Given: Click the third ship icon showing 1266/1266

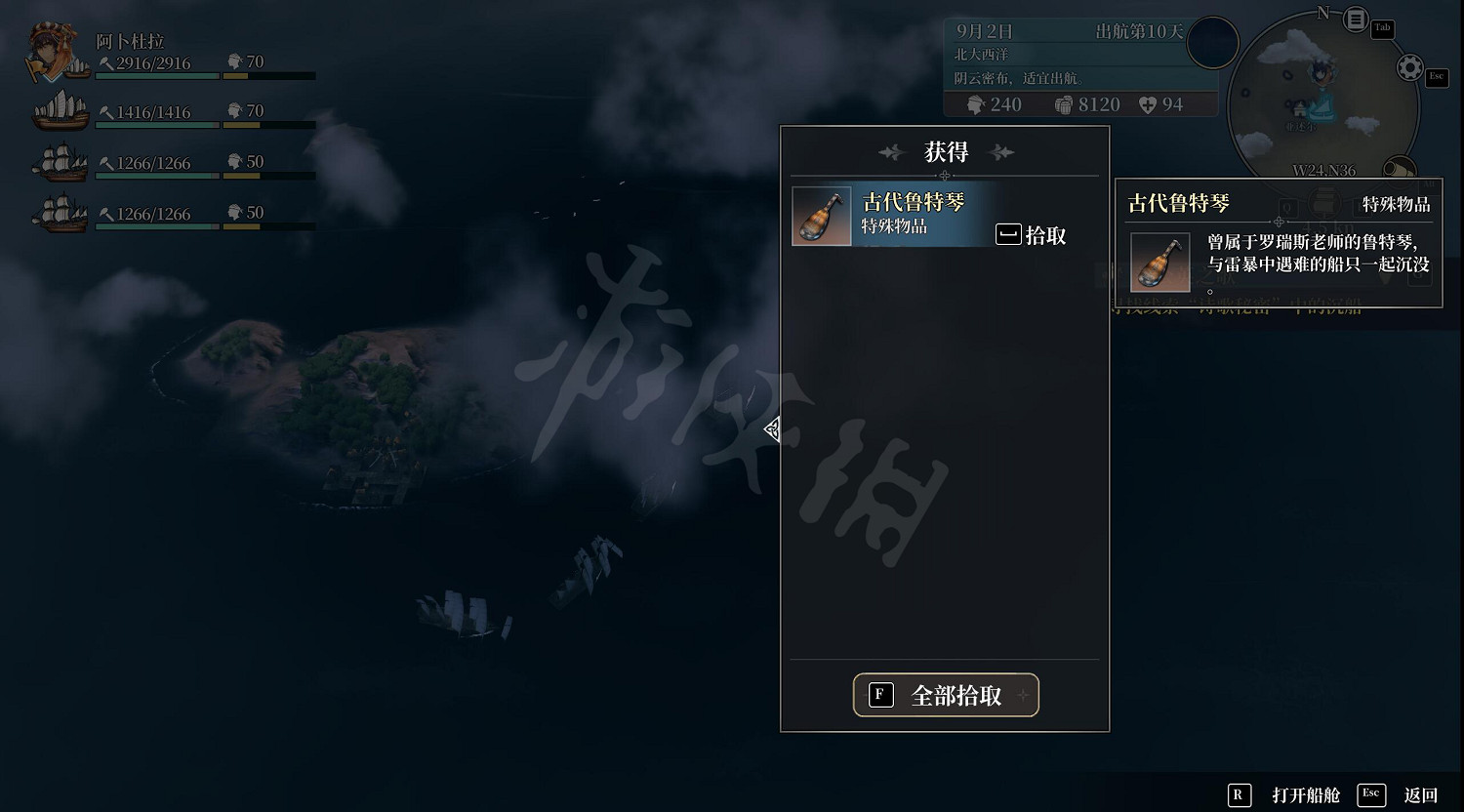Looking at the screenshot, I should (x=59, y=162).
